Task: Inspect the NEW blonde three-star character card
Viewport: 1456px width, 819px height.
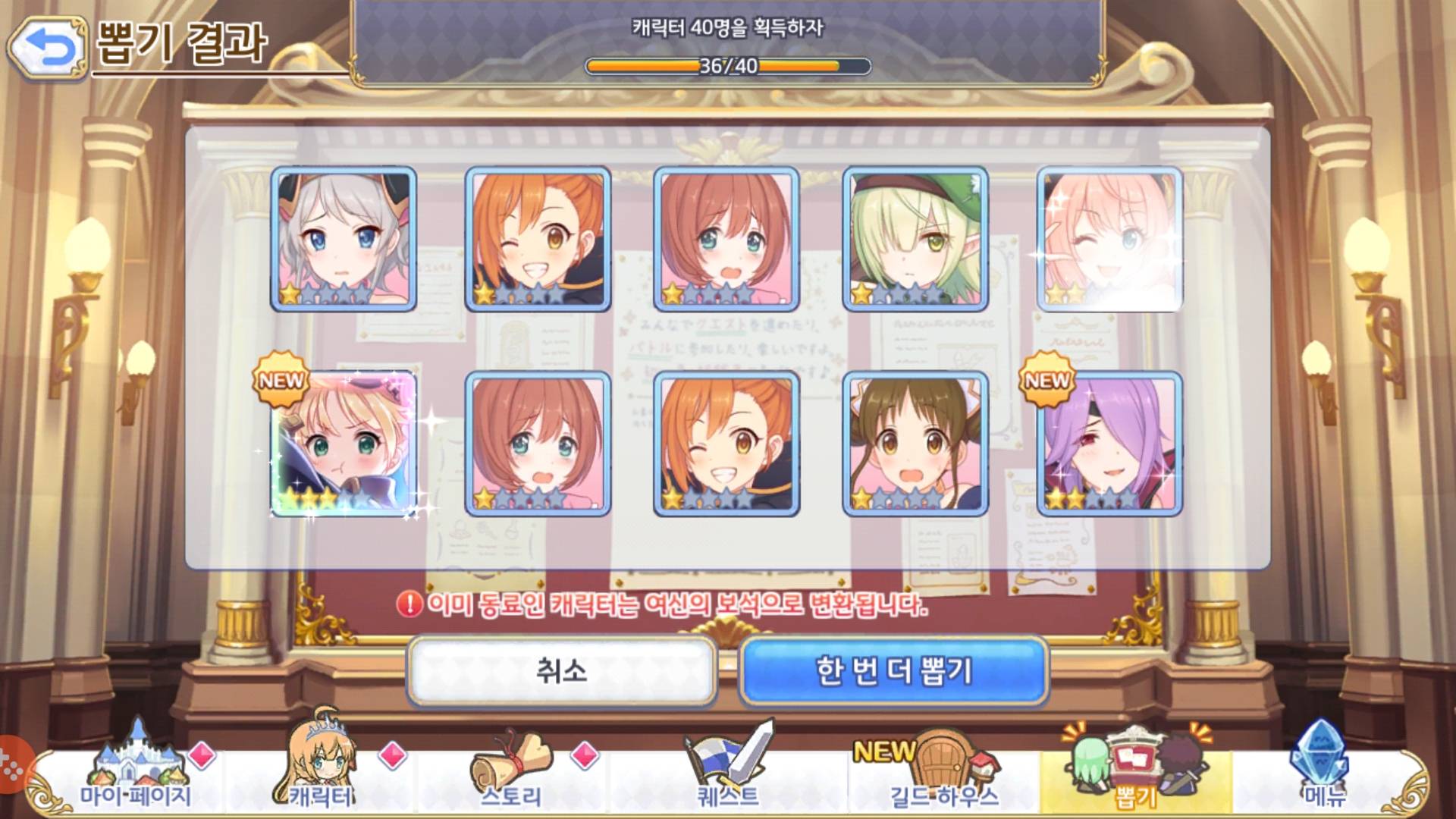Action: tap(344, 444)
